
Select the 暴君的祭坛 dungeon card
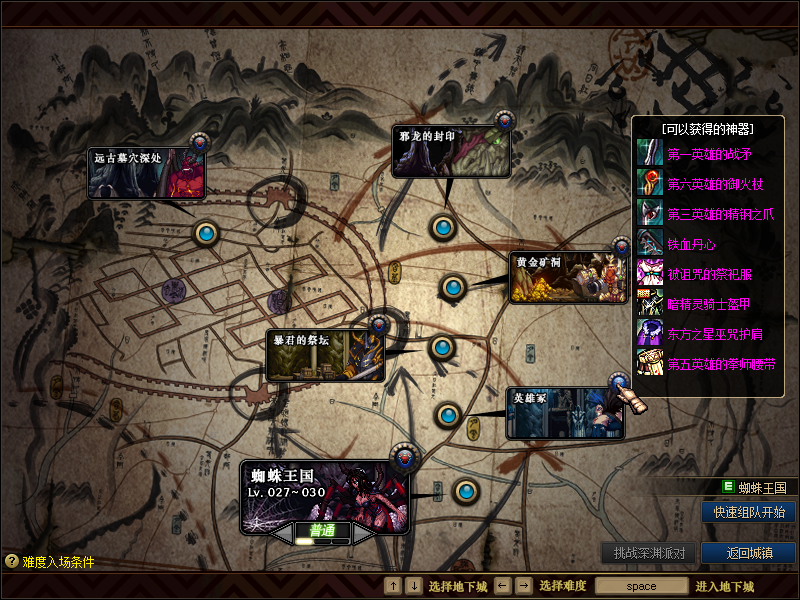coord(325,356)
